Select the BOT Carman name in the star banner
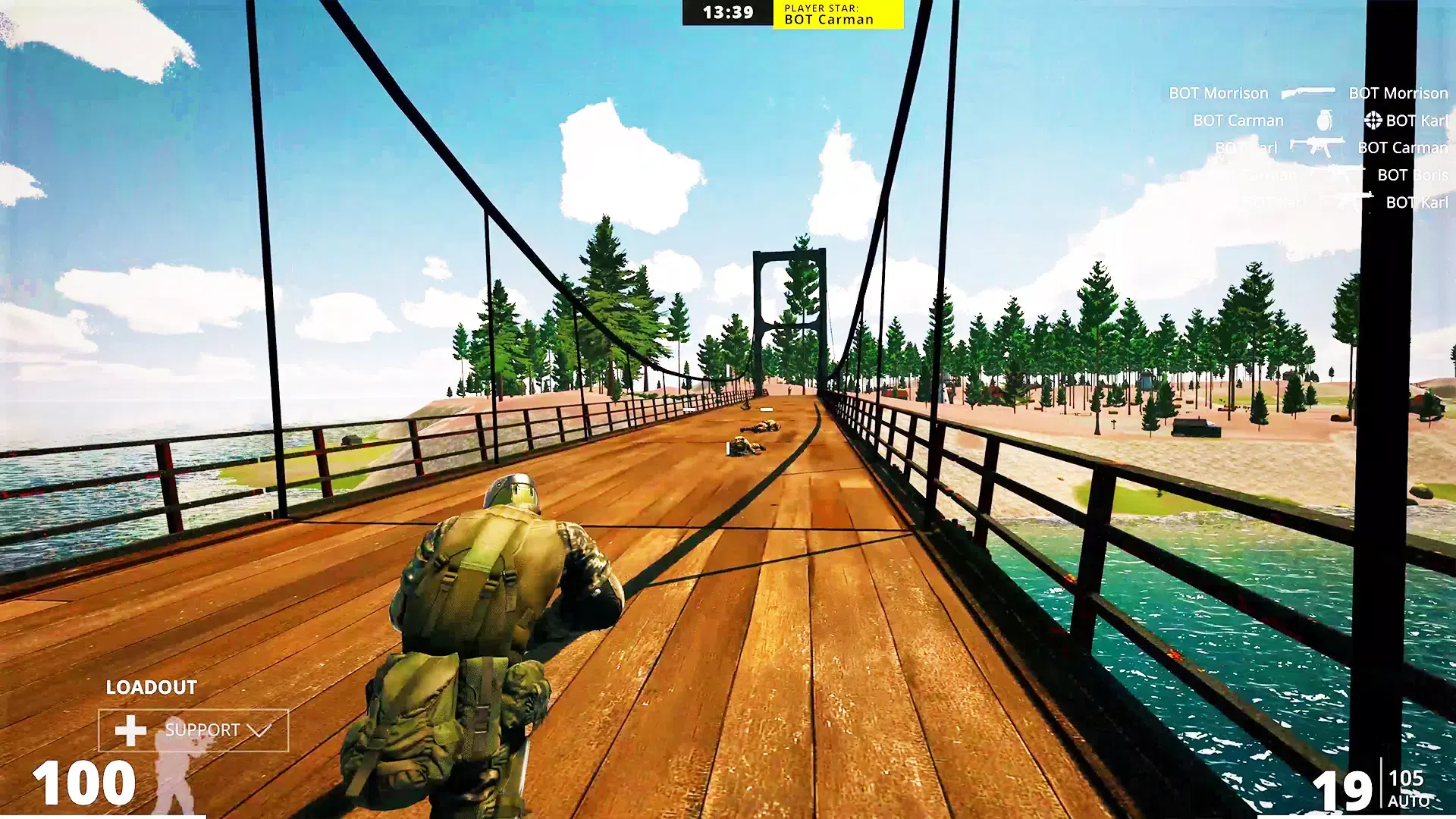Image resolution: width=1456 pixels, height=819 pixels. (828, 20)
